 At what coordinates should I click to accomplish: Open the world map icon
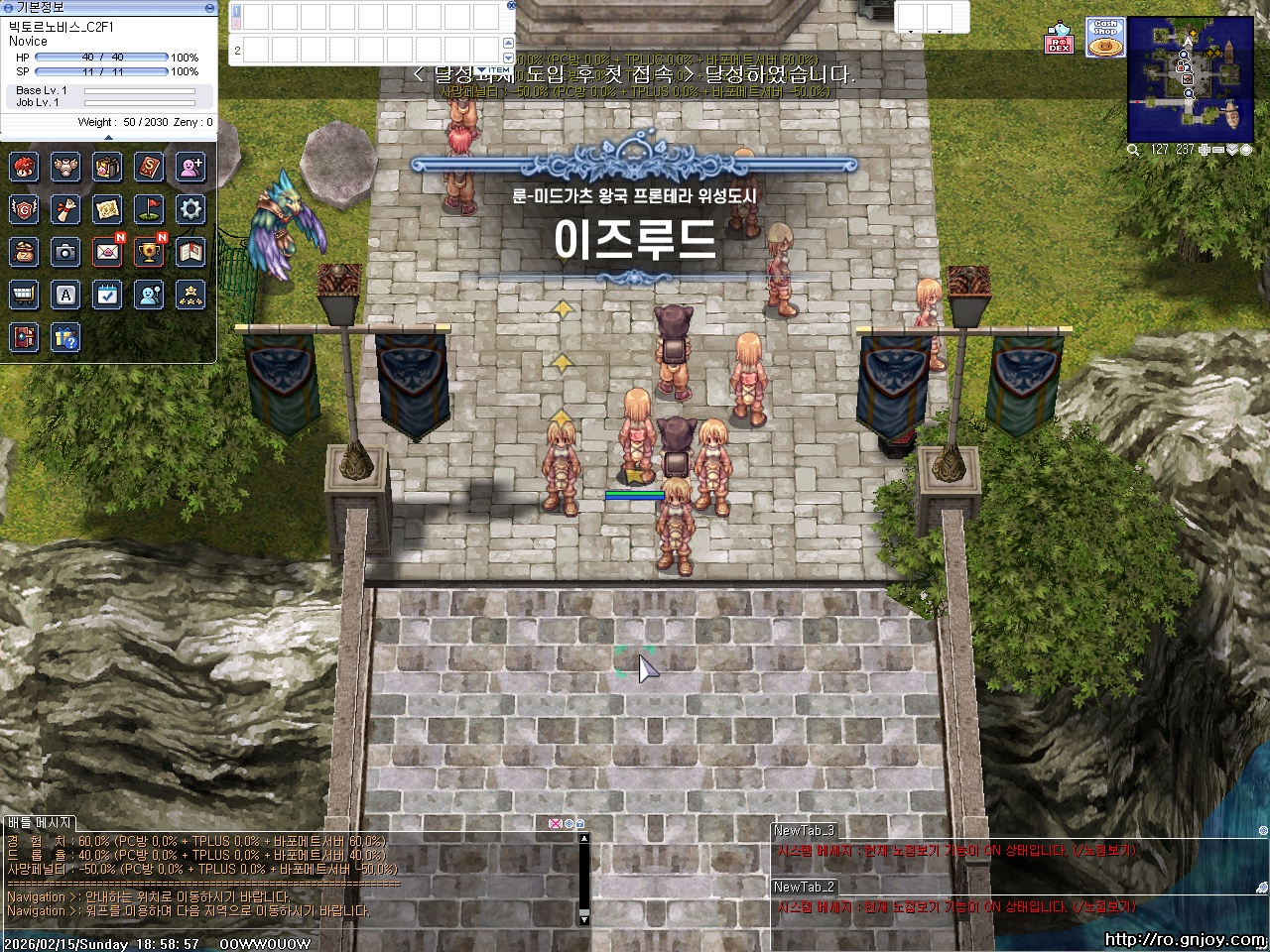coord(107,209)
